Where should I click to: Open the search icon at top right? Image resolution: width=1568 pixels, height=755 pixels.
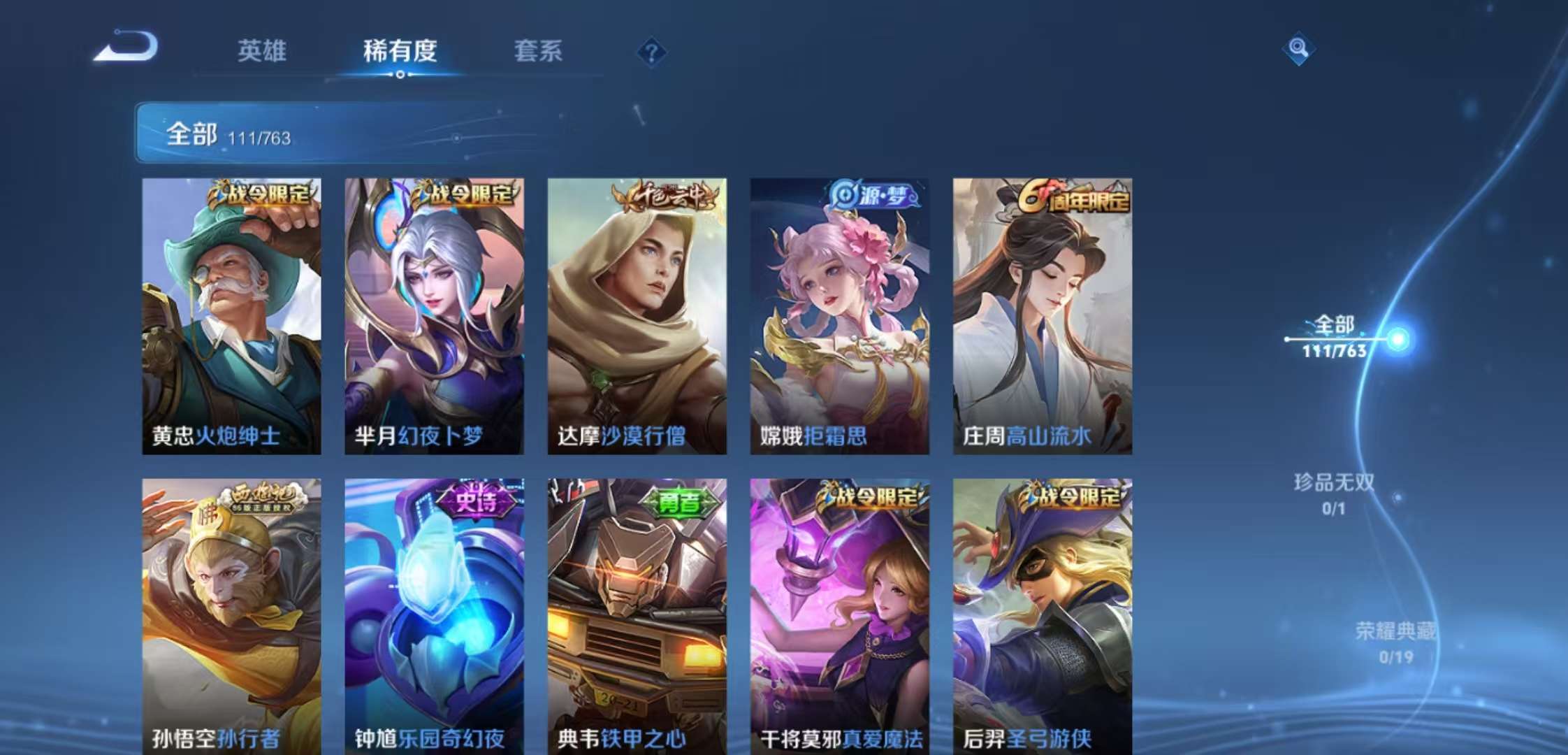click(1298, 49)
